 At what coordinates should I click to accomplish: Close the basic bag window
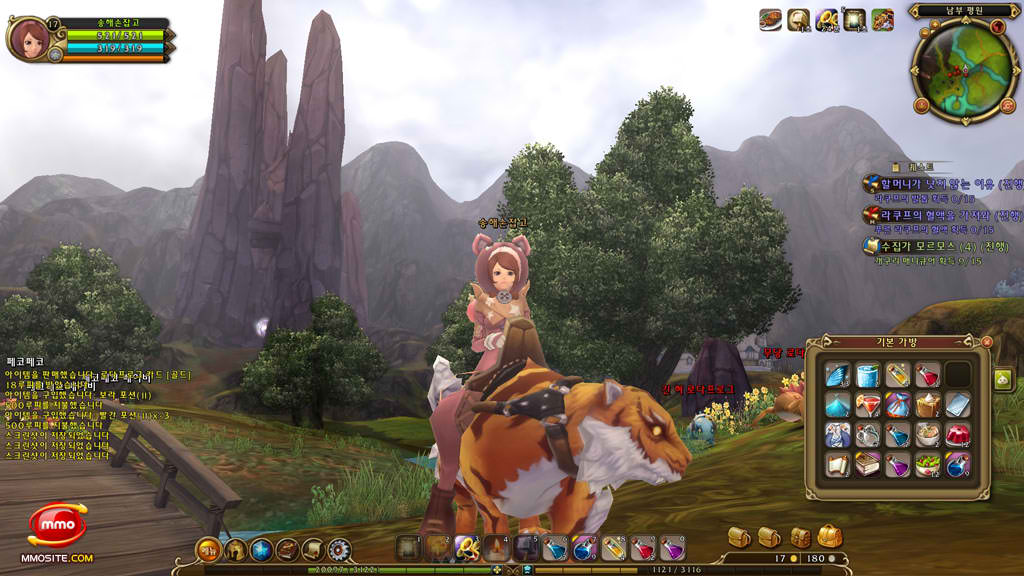987,341
